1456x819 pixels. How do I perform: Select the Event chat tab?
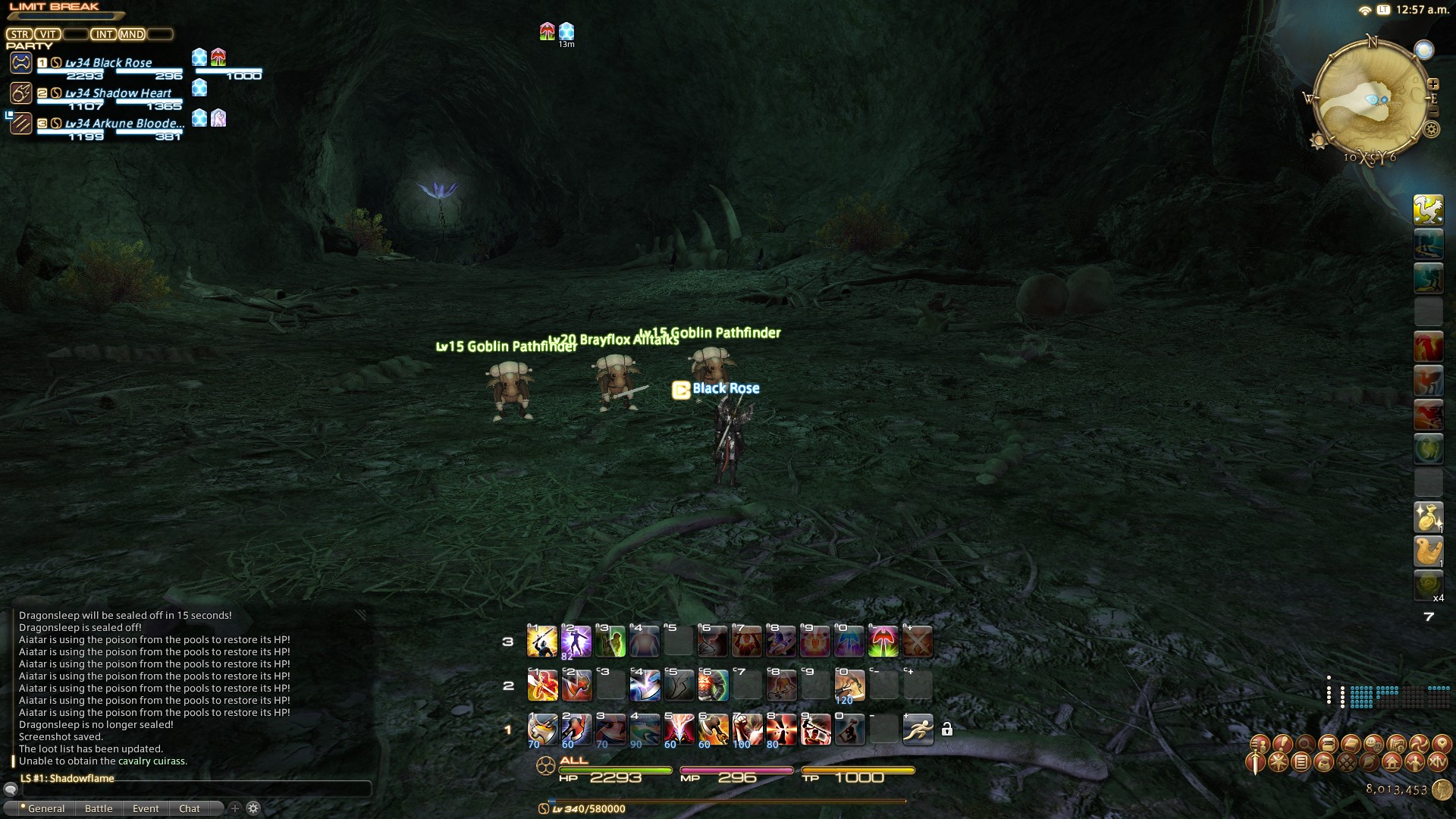146,808
